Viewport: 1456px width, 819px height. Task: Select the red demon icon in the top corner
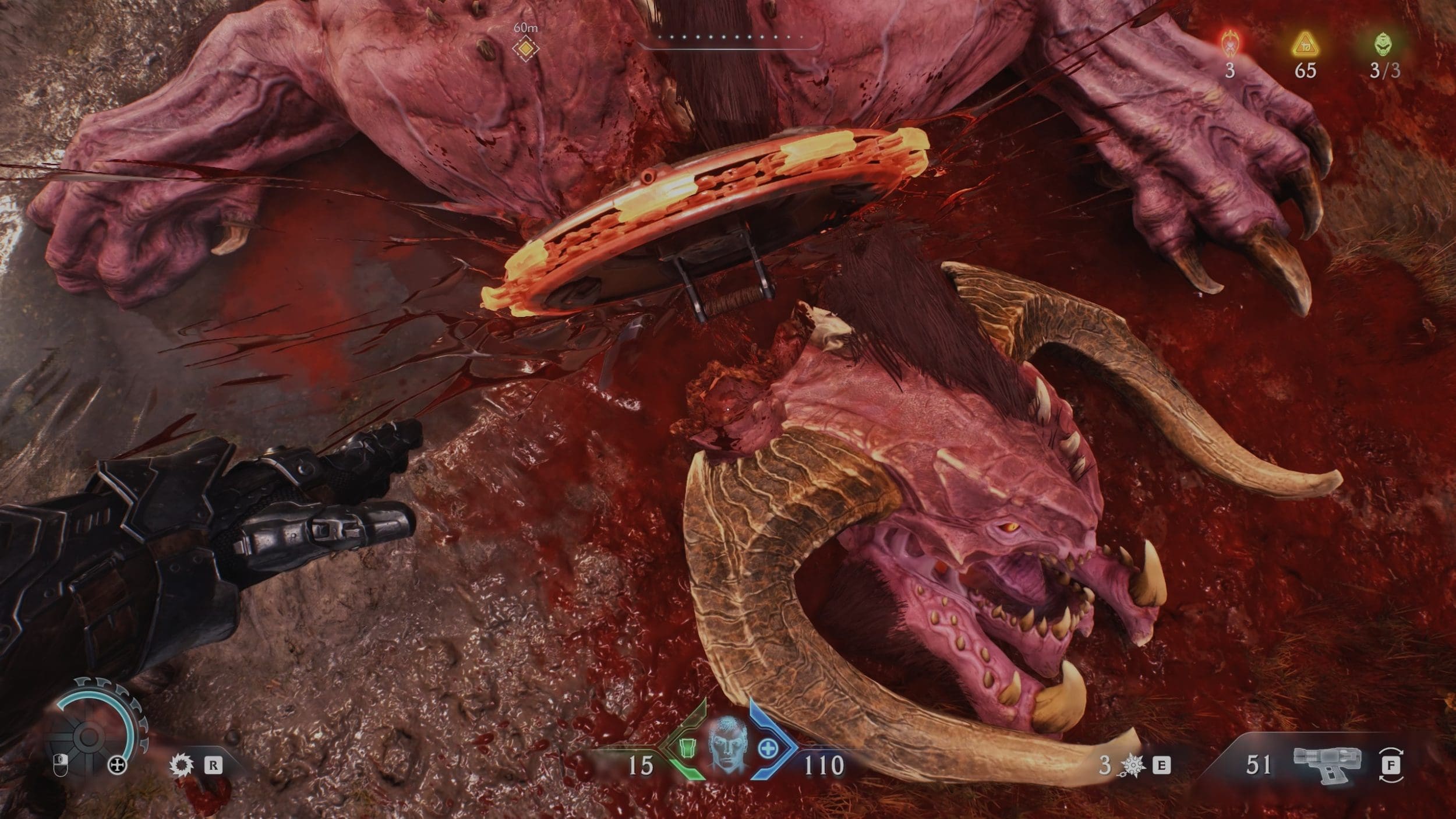1229,43
